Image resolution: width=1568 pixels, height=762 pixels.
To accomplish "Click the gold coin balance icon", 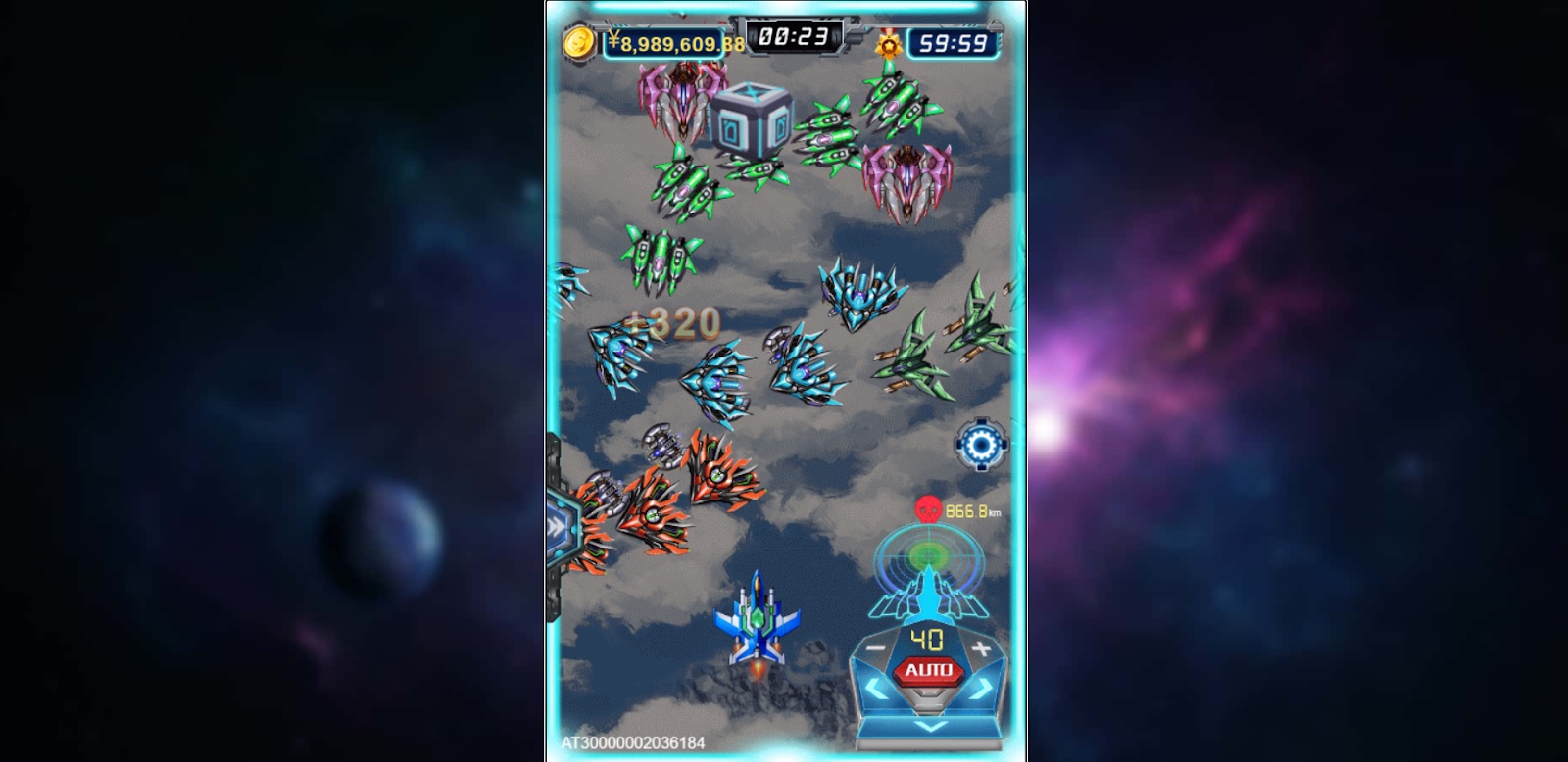I will pos(579,43).
